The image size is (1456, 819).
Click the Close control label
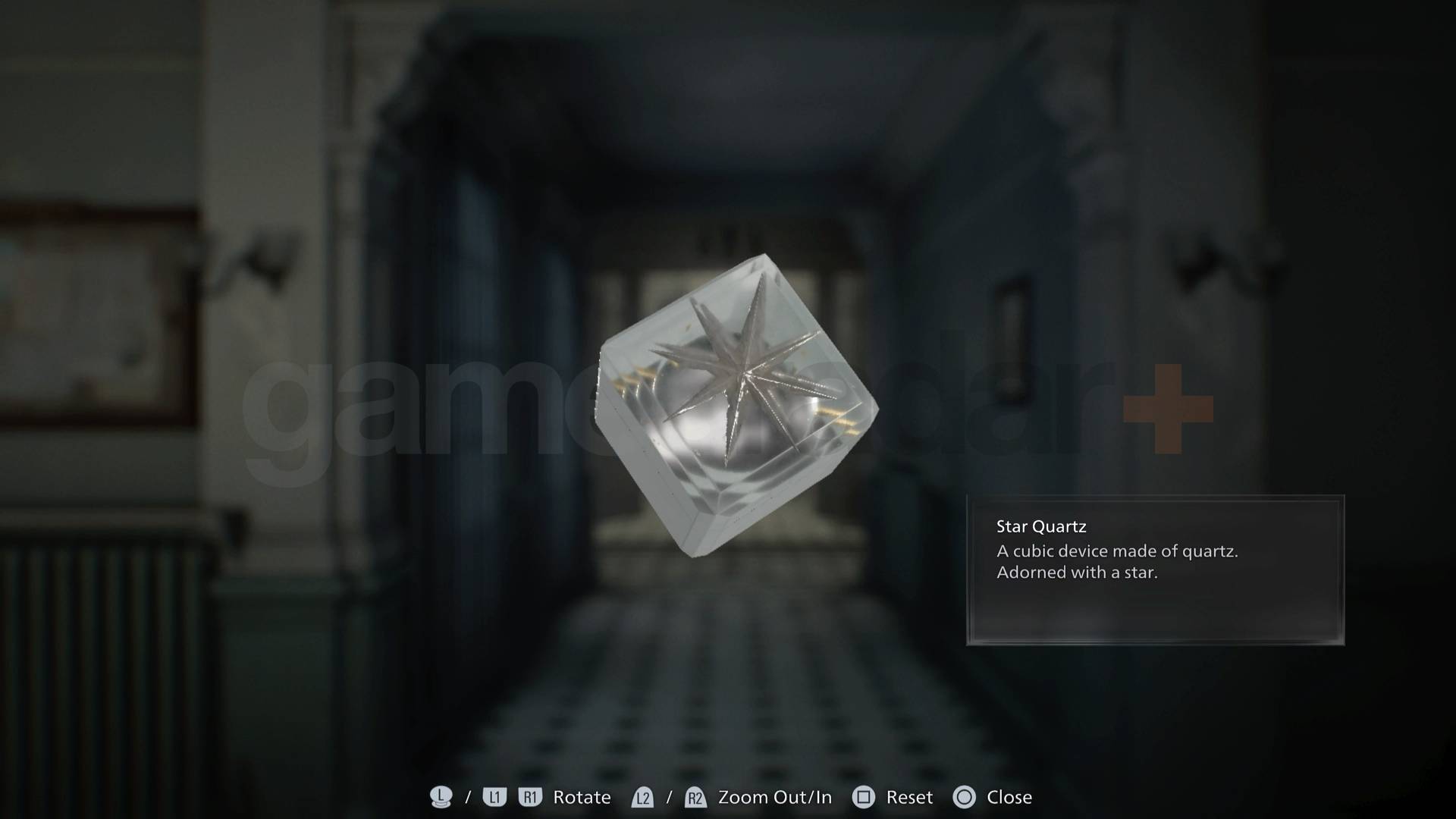tap(1011, 797)
